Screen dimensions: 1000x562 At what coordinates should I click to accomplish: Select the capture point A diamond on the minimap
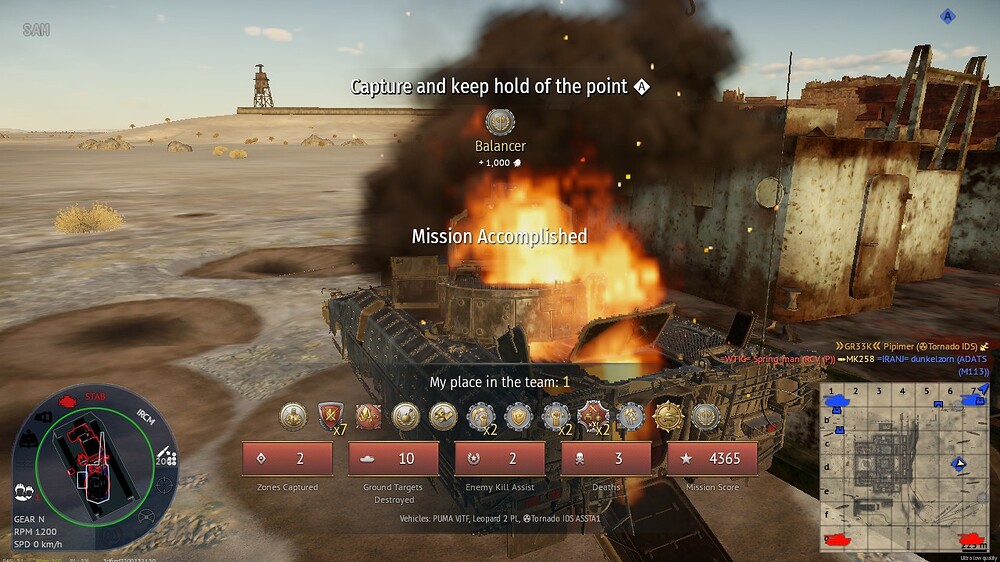[960, 463]
